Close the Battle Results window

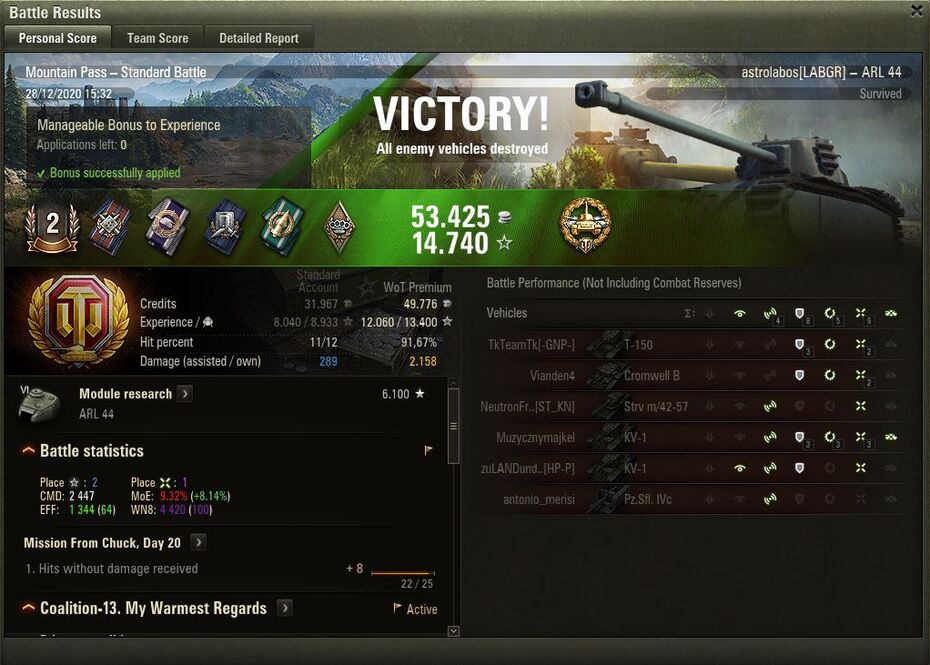(916, 11)
